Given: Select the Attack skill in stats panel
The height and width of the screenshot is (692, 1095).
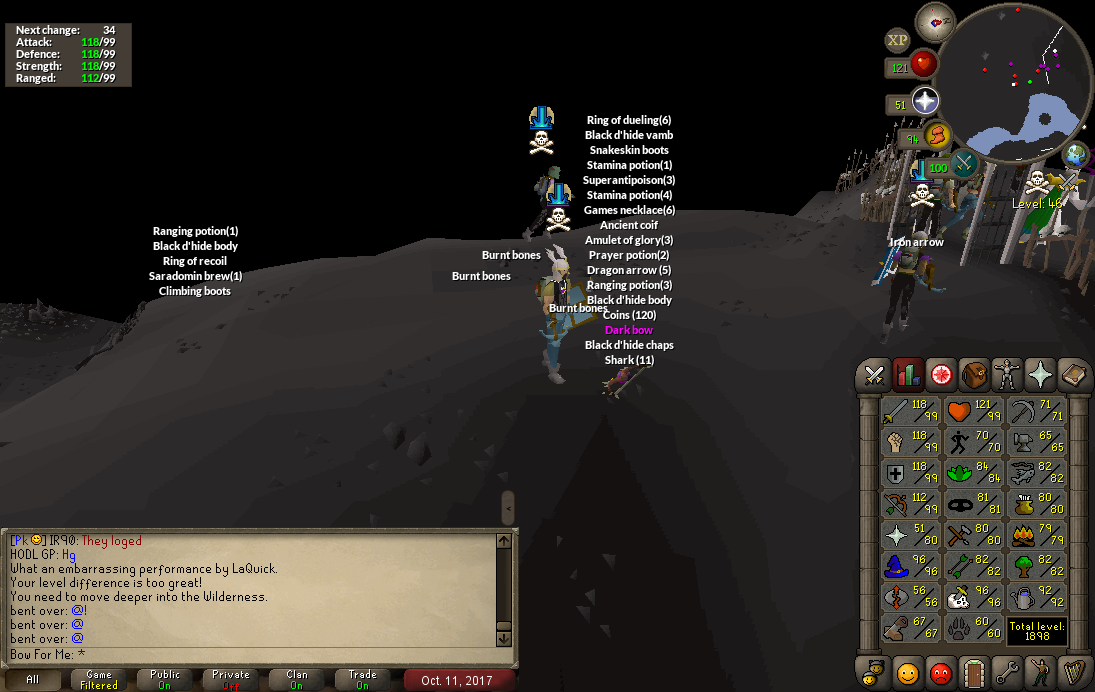Looking at the screenshot, I should 910,411.
